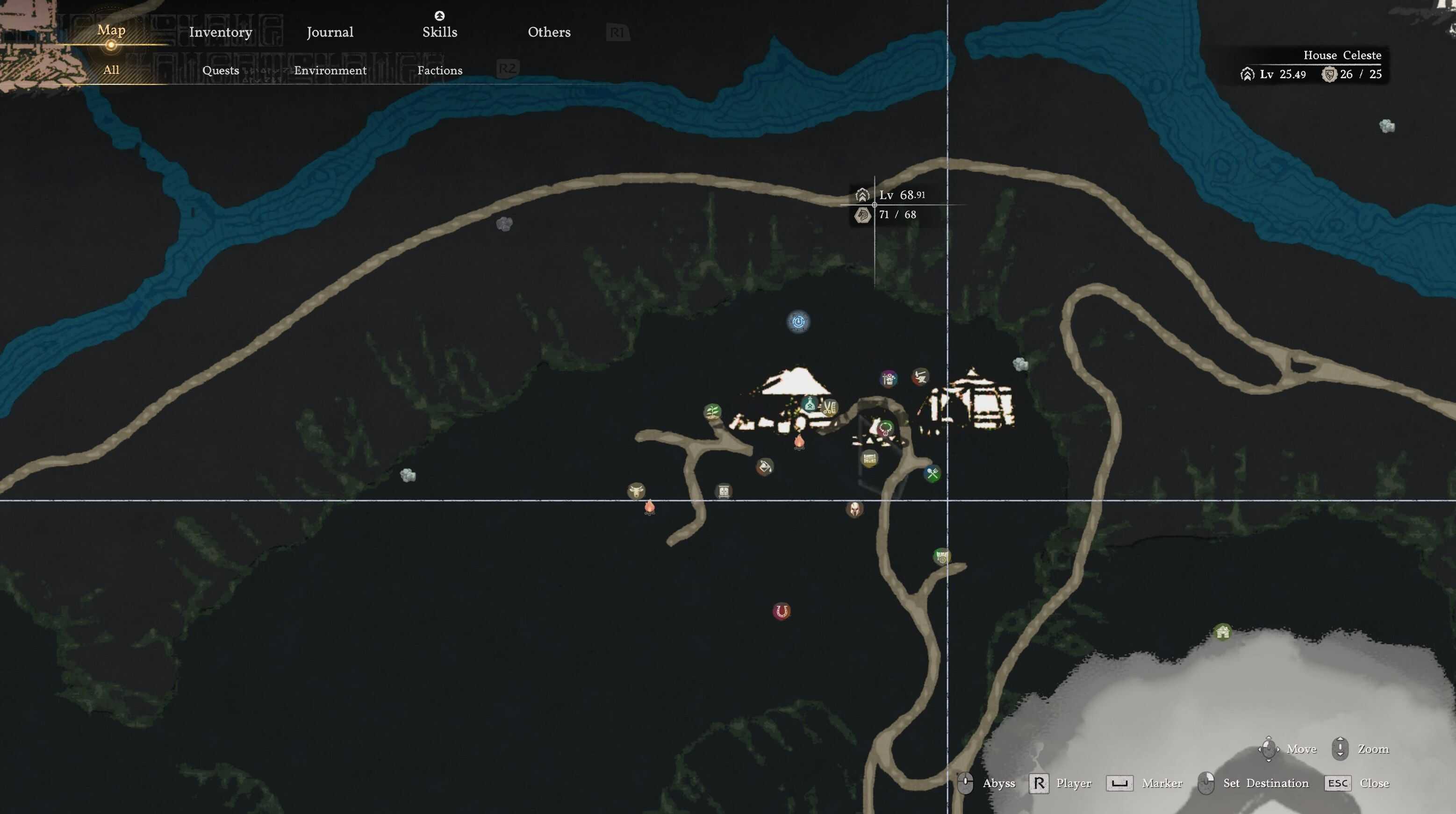Open the Journal tab

(330, 32)
